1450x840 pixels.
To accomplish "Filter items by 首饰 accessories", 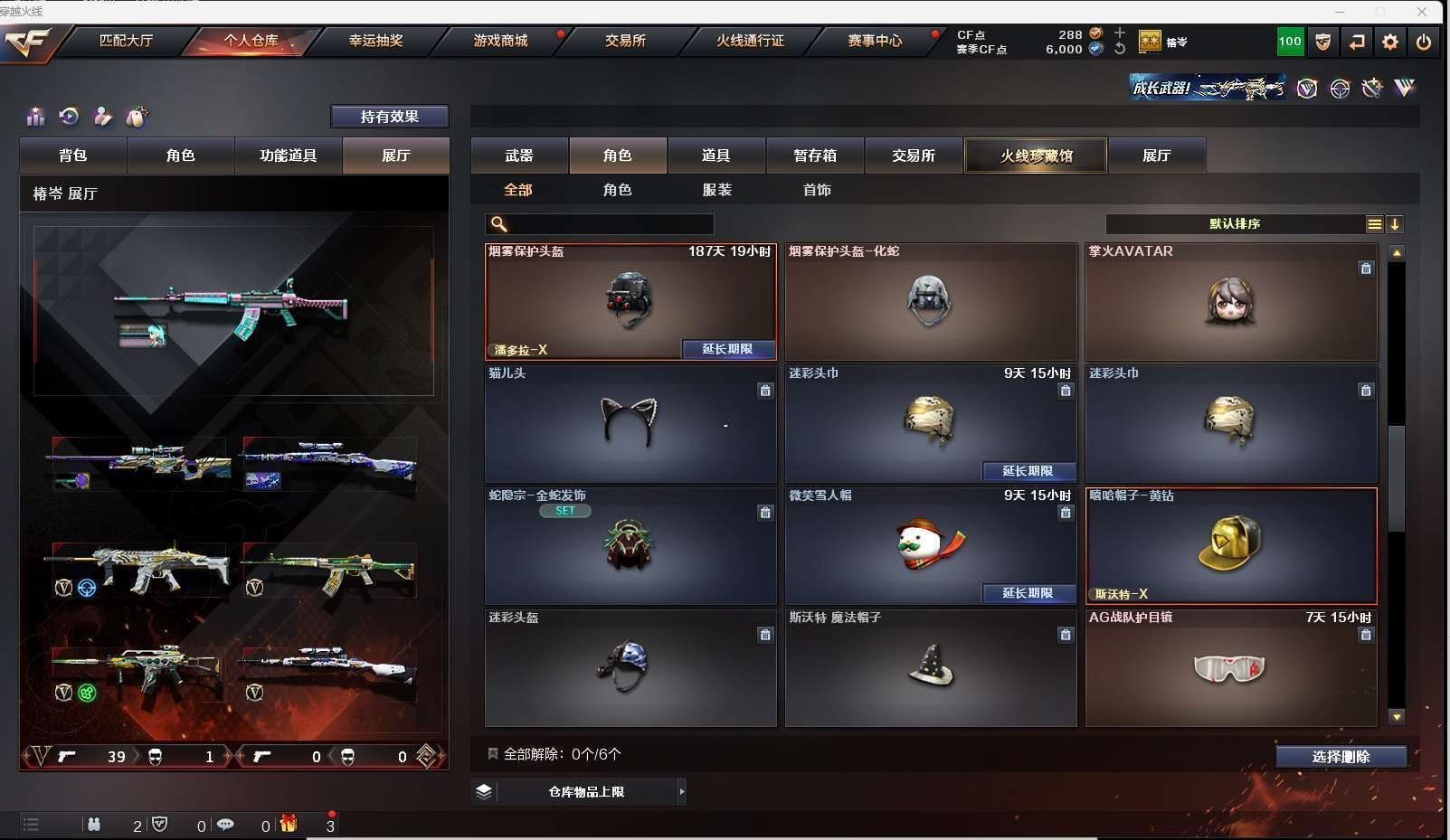I will point(817,190).
